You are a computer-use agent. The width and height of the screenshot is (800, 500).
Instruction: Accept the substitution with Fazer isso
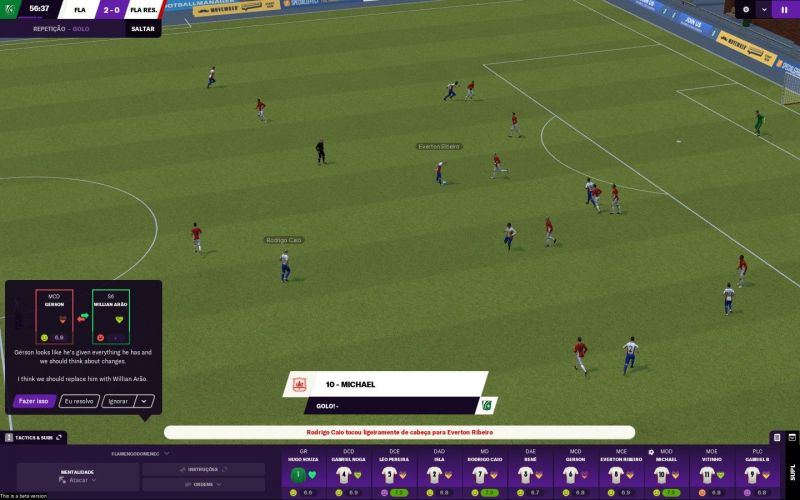(x=34, y=401)
